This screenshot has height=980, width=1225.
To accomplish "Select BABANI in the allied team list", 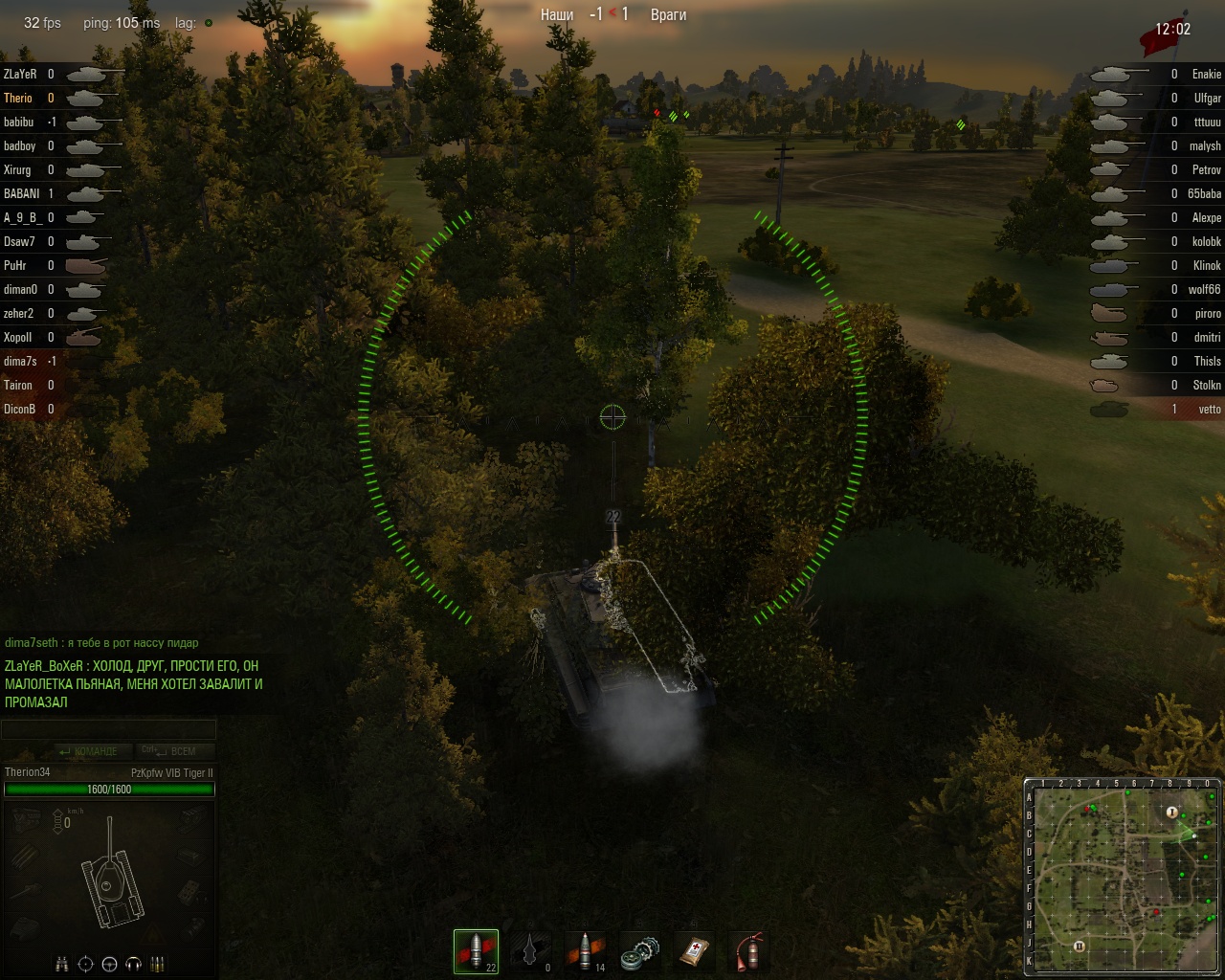I will click(21, 193).
